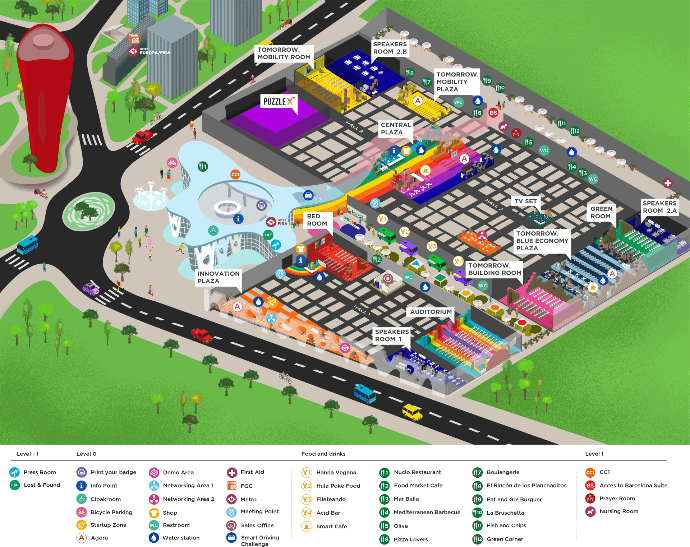Select the Central Plaza label
Image resolution: width=690 pixels, height=547 pixels.
pos(395,128)
